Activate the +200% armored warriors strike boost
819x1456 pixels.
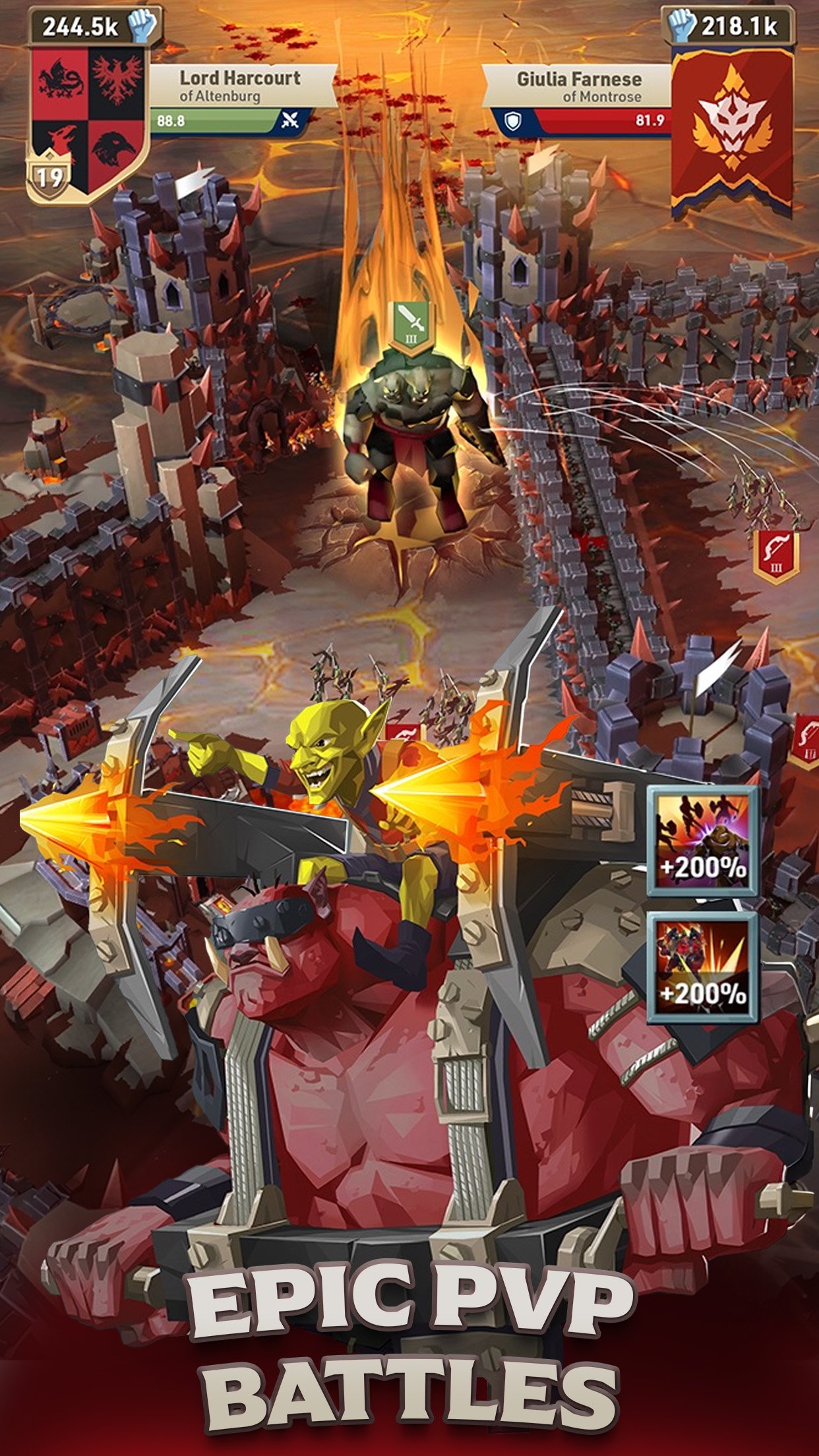[703, 967]
